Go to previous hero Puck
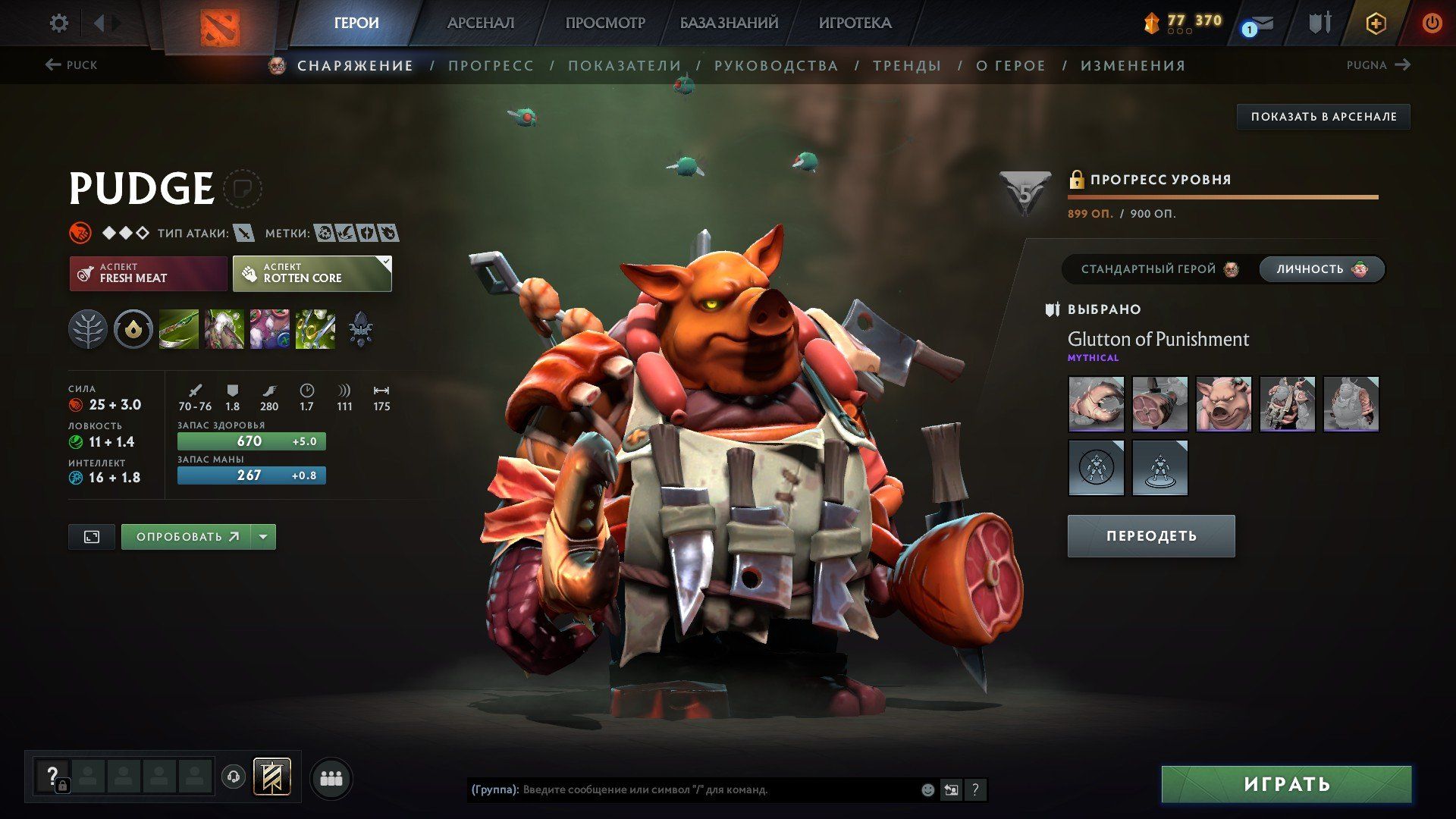This screenshot has height=819, width=1456. coord(72,65)
